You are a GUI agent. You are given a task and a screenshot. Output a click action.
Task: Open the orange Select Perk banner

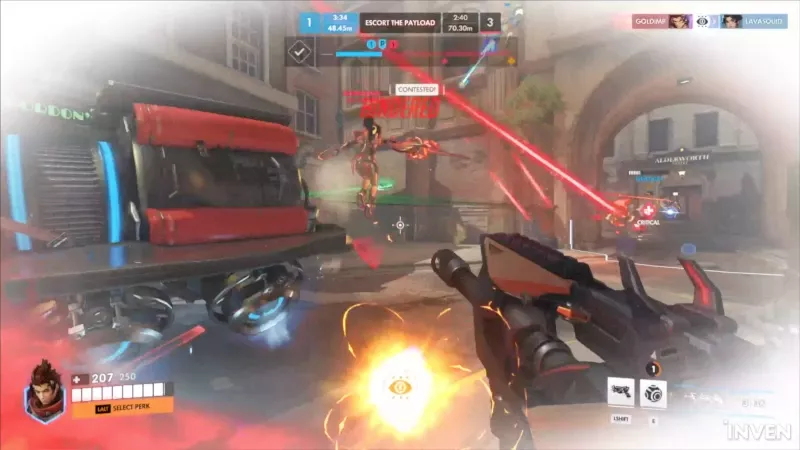120,407
